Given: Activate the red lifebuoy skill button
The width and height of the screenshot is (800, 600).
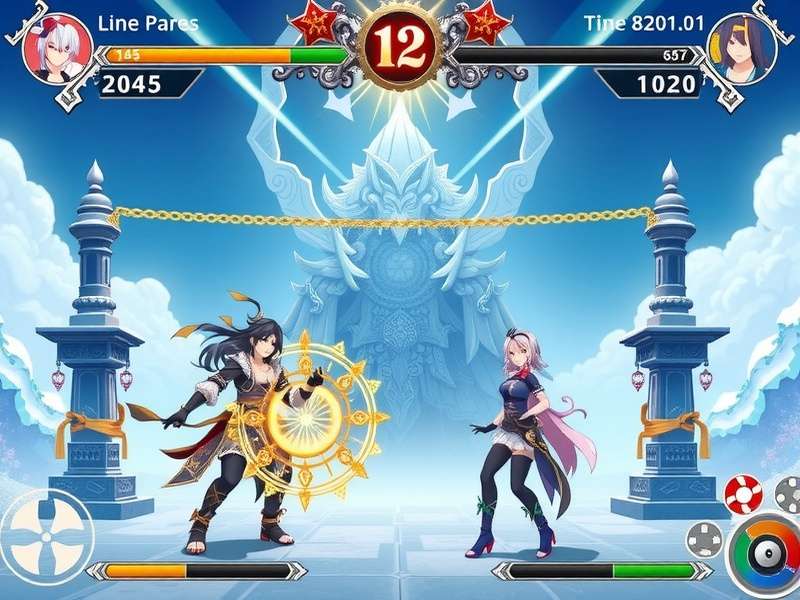Looking at the screenshot, I should 744,494.
